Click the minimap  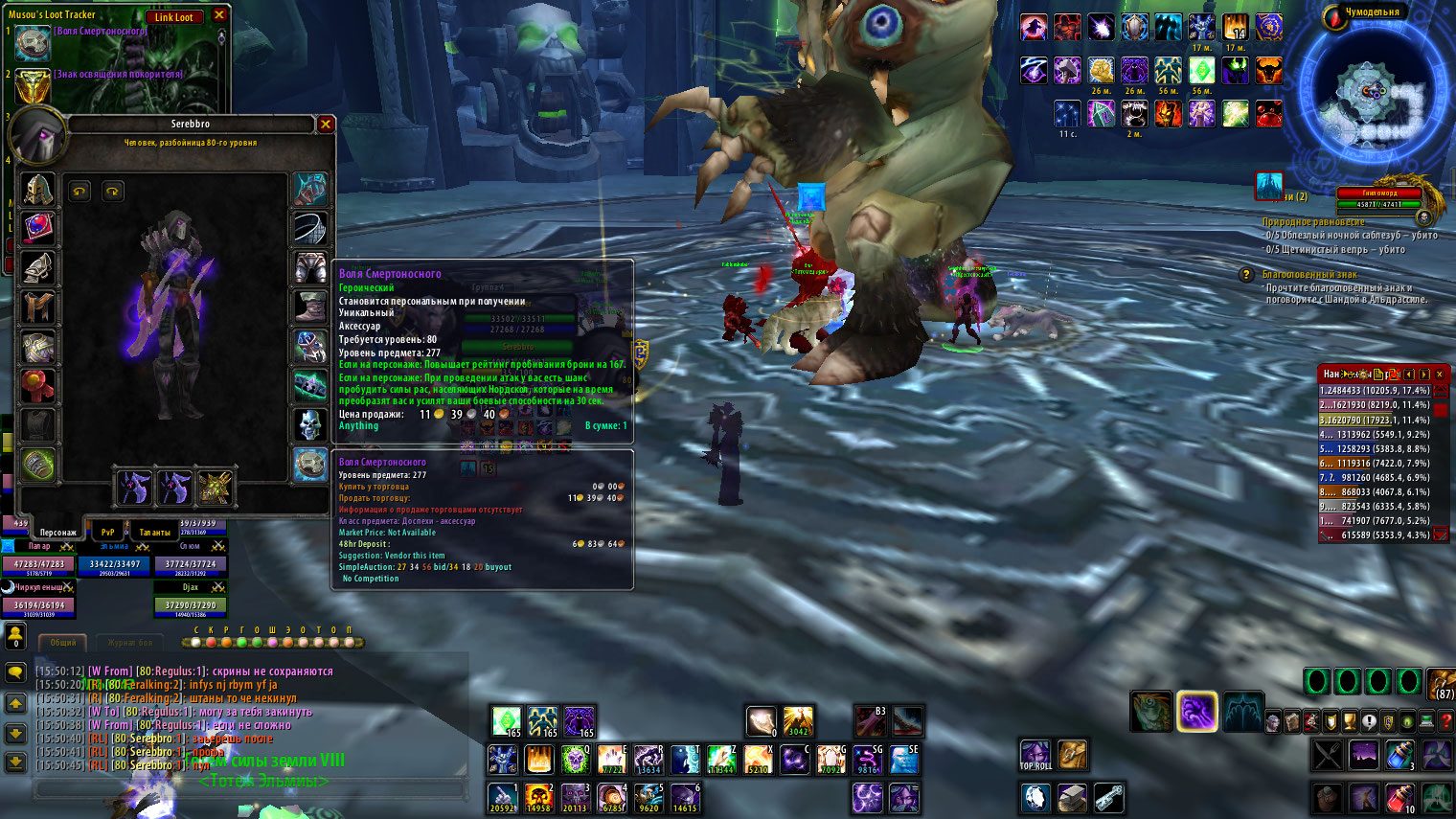[x=1374, y=94]
